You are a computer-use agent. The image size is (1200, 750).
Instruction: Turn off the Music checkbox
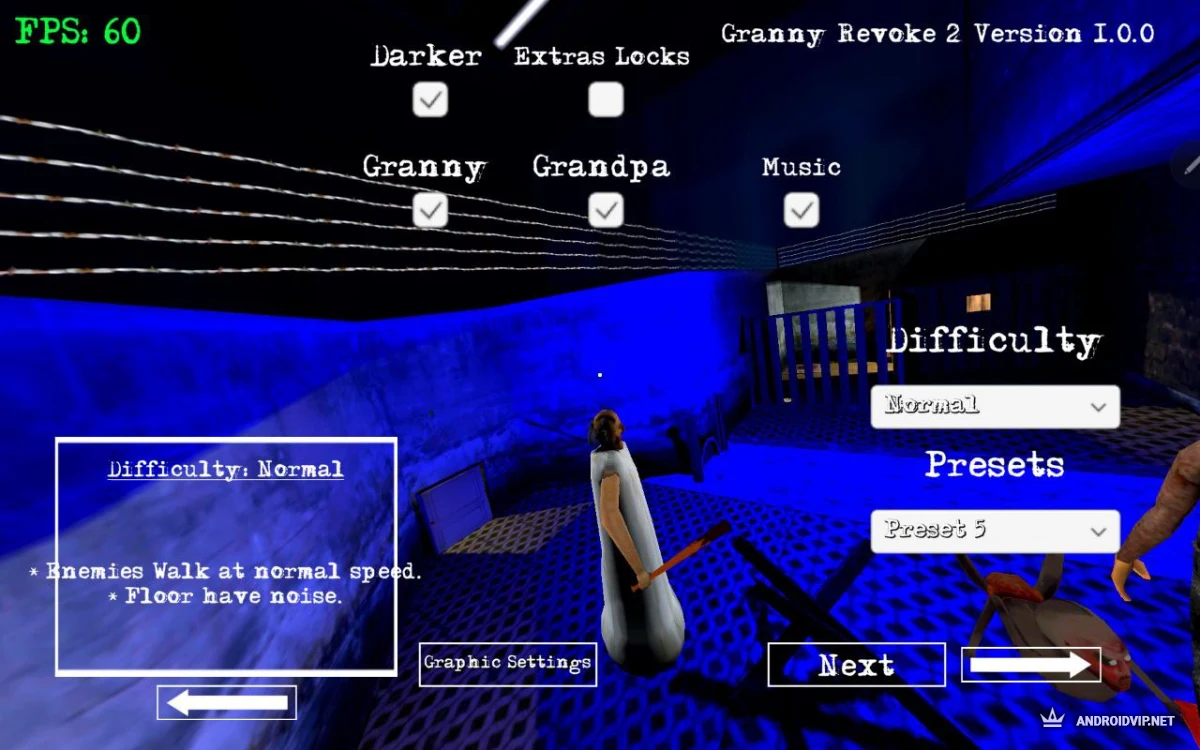point(801,210)
